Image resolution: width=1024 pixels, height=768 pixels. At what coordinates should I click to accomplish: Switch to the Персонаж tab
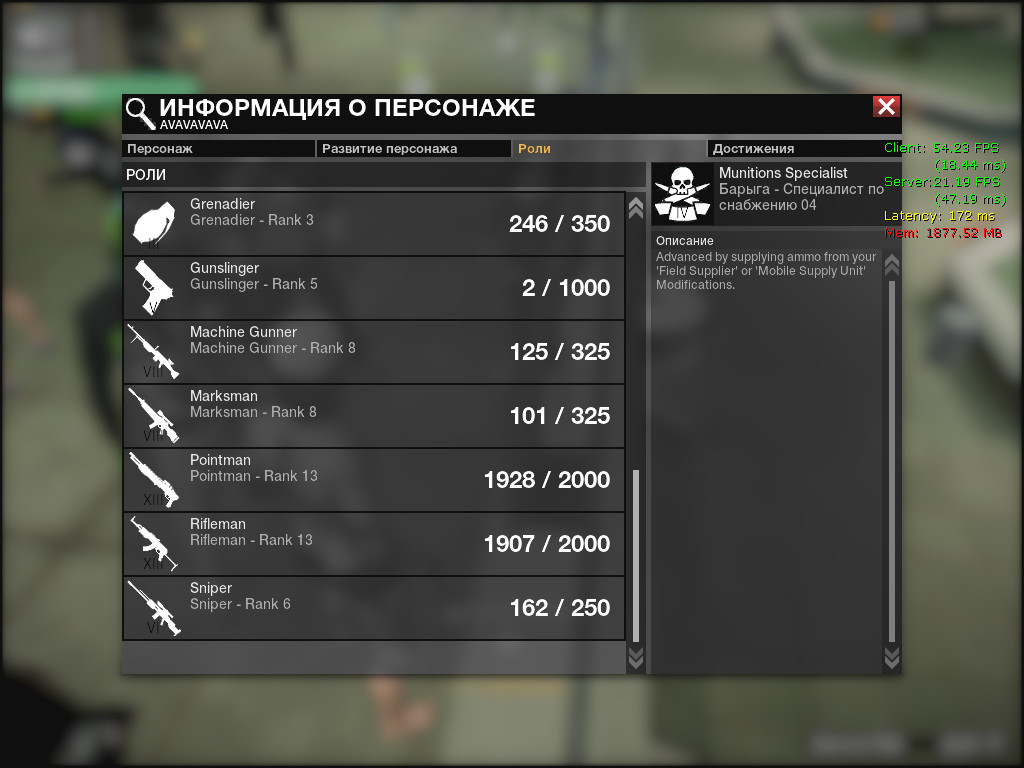pos(218,149)
